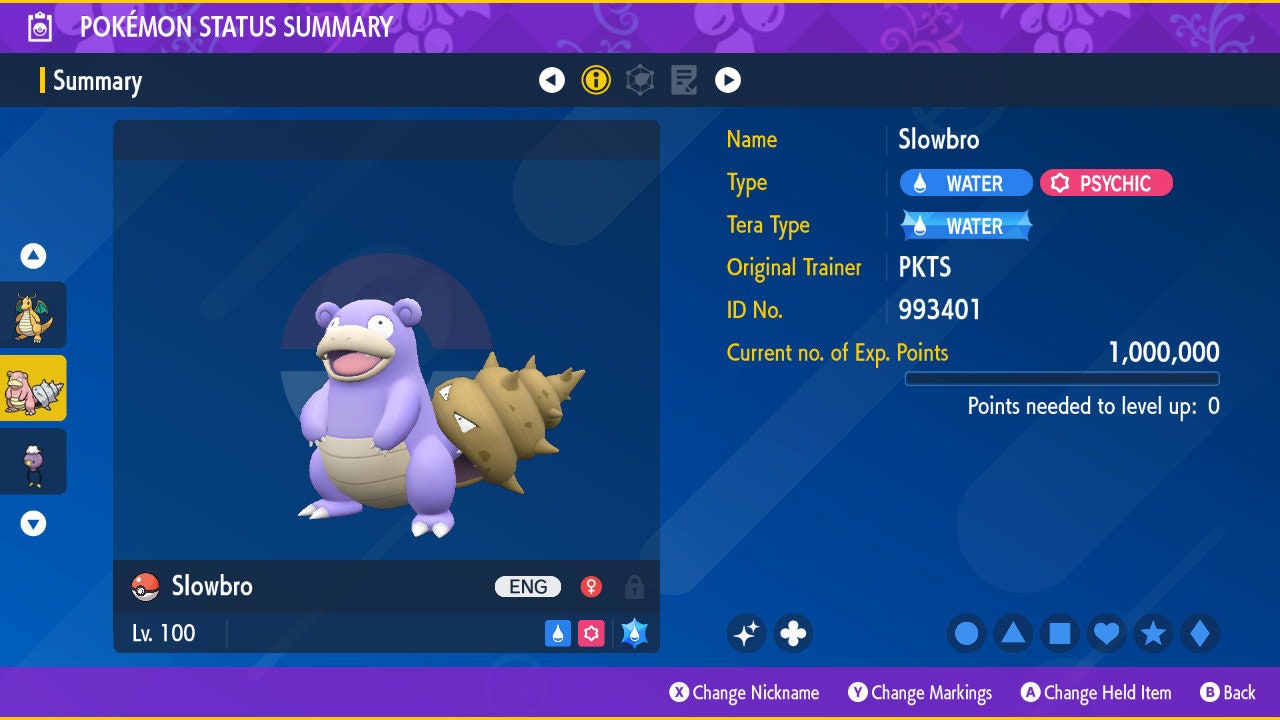The width and height of the screenshot is (1280, 720).
Task: Toggle the triangle marking
Action: pyautogui.click(x=1013, y=633)
